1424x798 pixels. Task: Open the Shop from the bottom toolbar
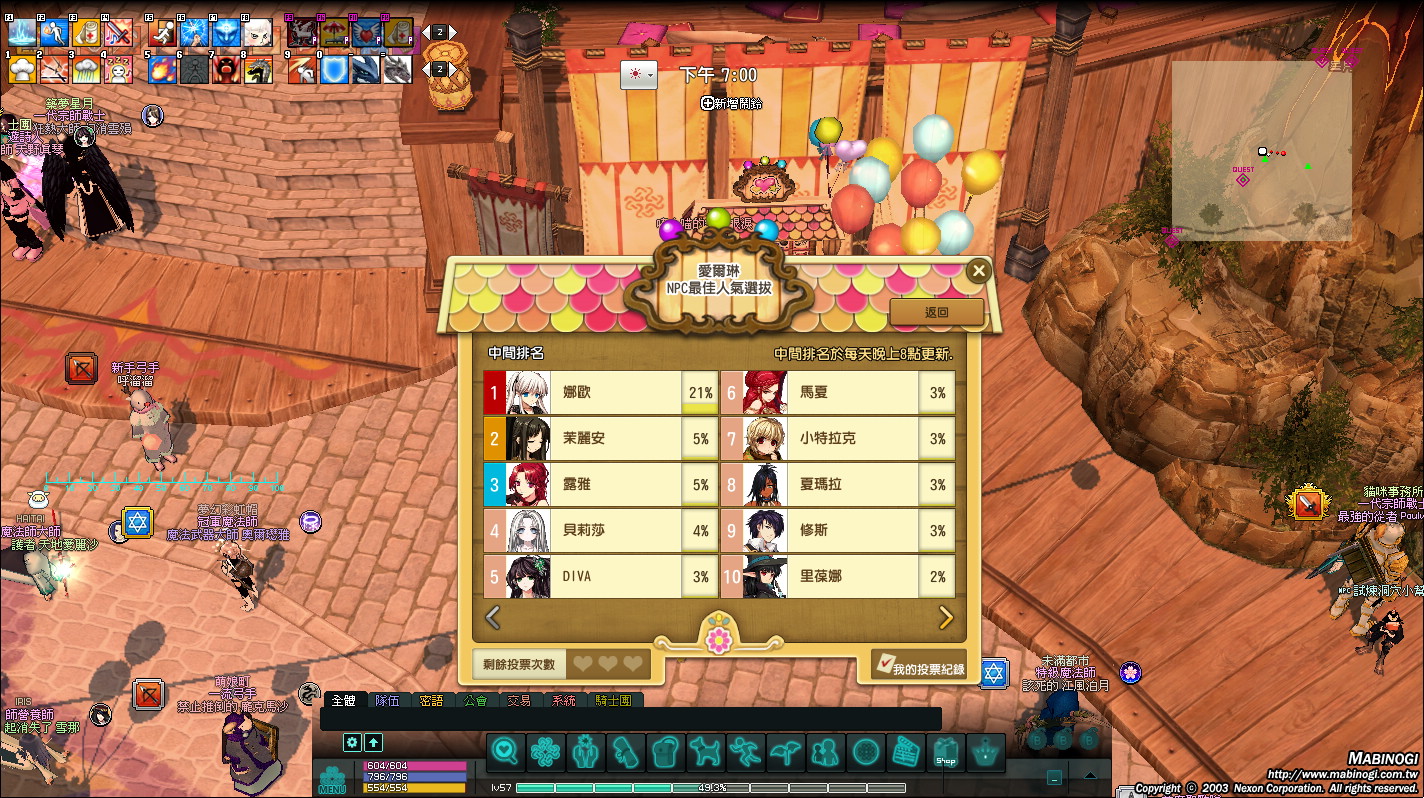click(945, 752)
